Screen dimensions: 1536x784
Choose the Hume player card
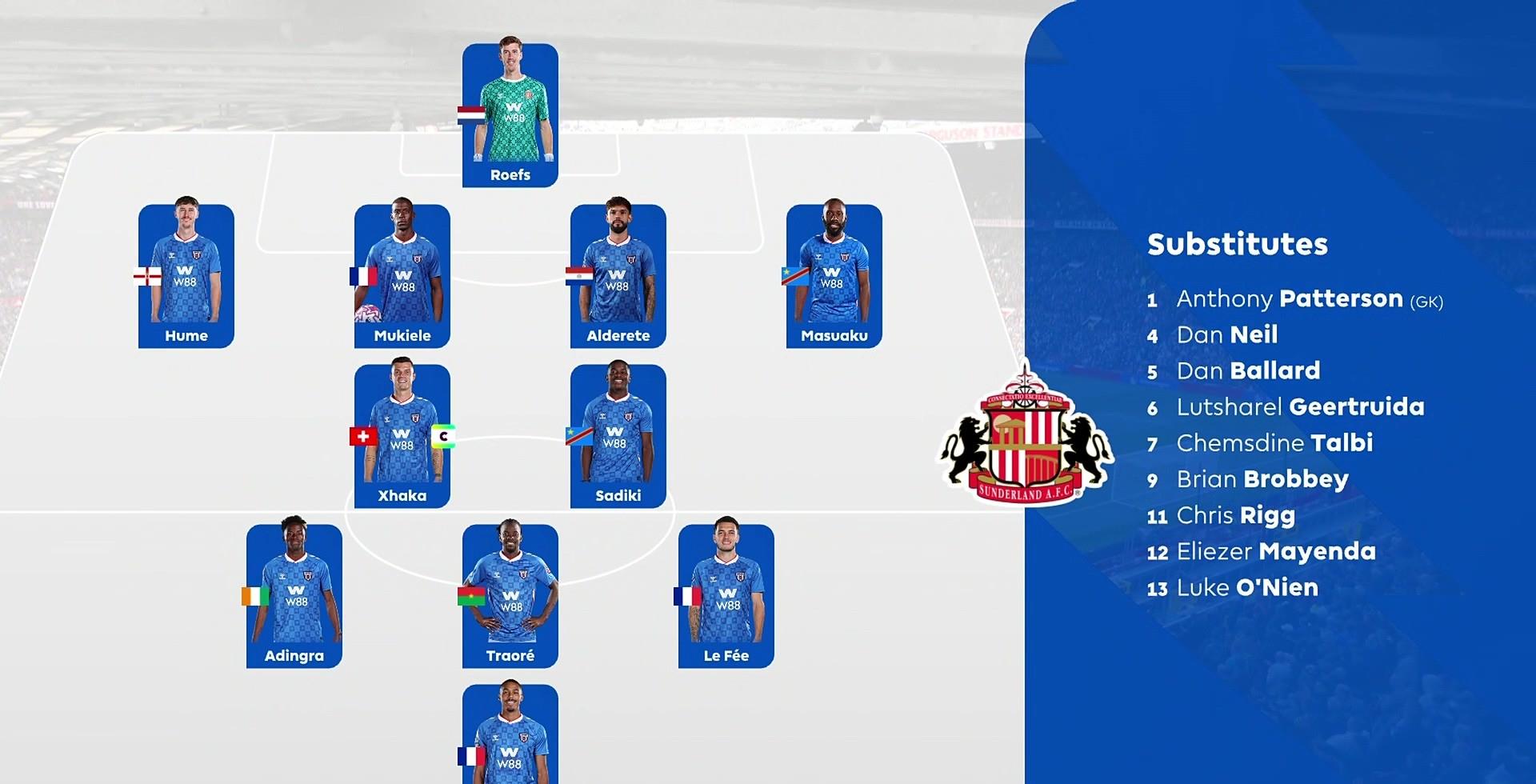[x=186, y=276]
